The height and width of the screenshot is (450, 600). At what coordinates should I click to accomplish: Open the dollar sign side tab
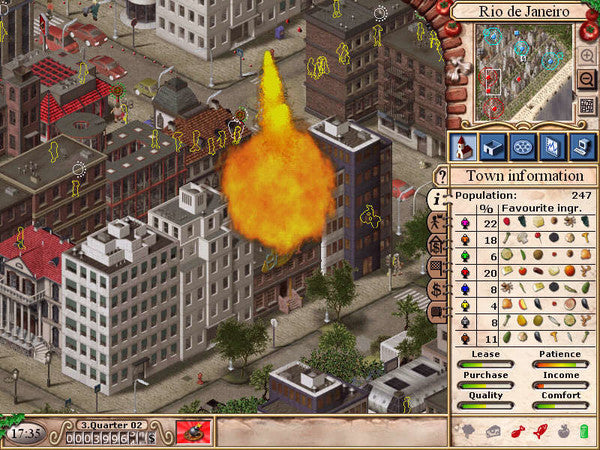coord(438,289)
